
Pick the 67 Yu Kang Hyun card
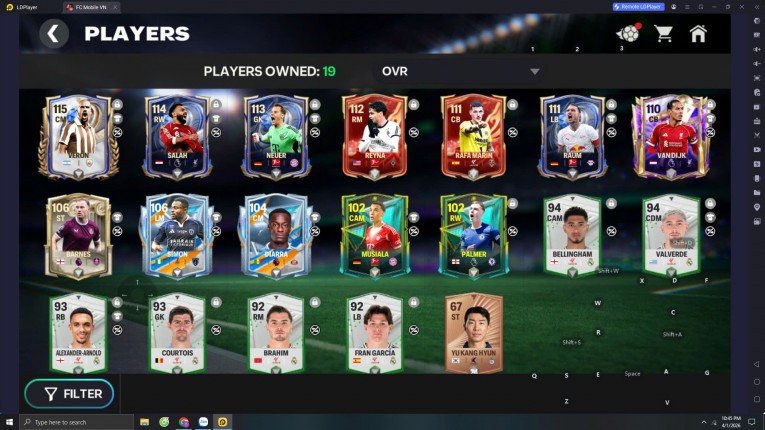[x=473, y=333]
